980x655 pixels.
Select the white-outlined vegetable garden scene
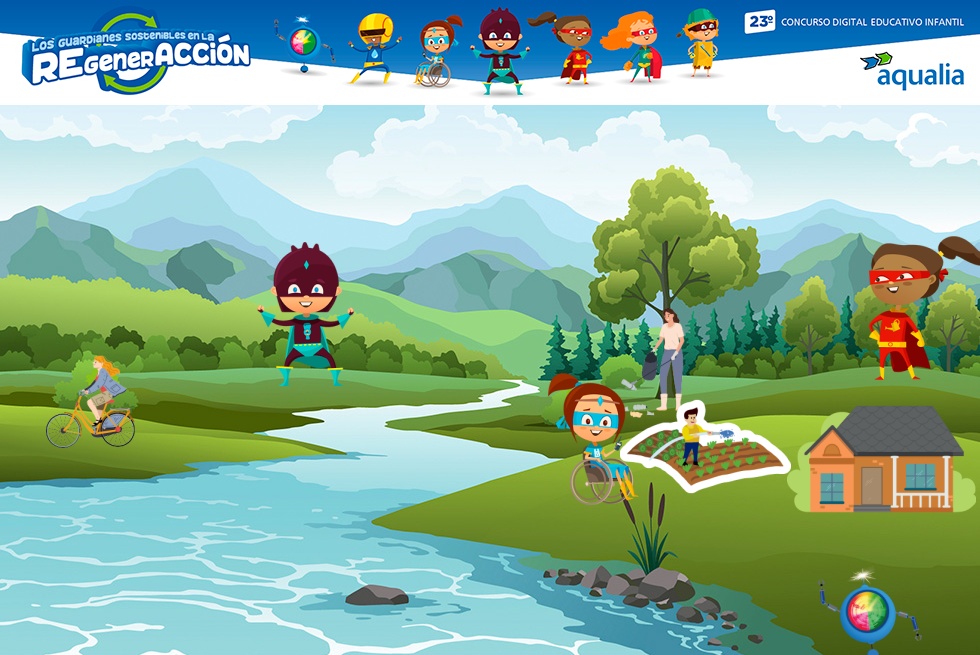point(706,449)
